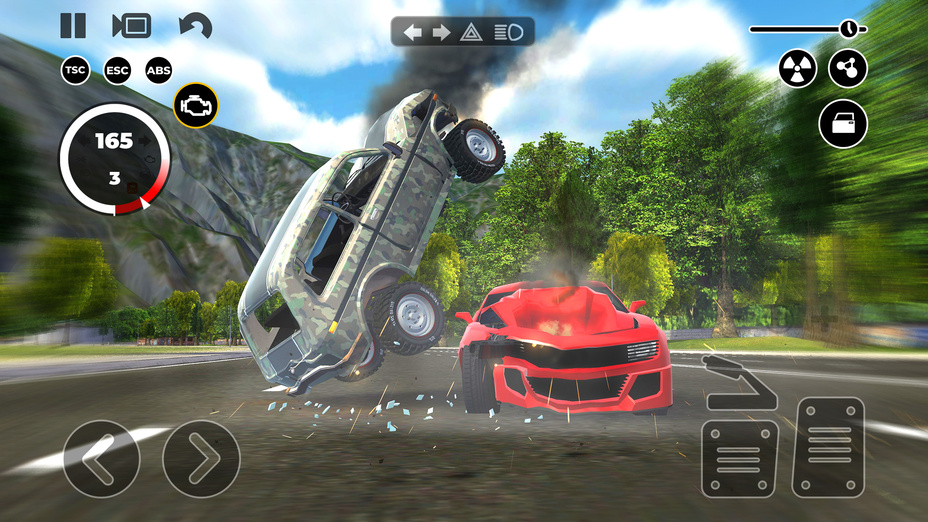The image size is (928, 522).
Task: Tap the curved undo arrow to reset the car
Action: click(194, 26)
